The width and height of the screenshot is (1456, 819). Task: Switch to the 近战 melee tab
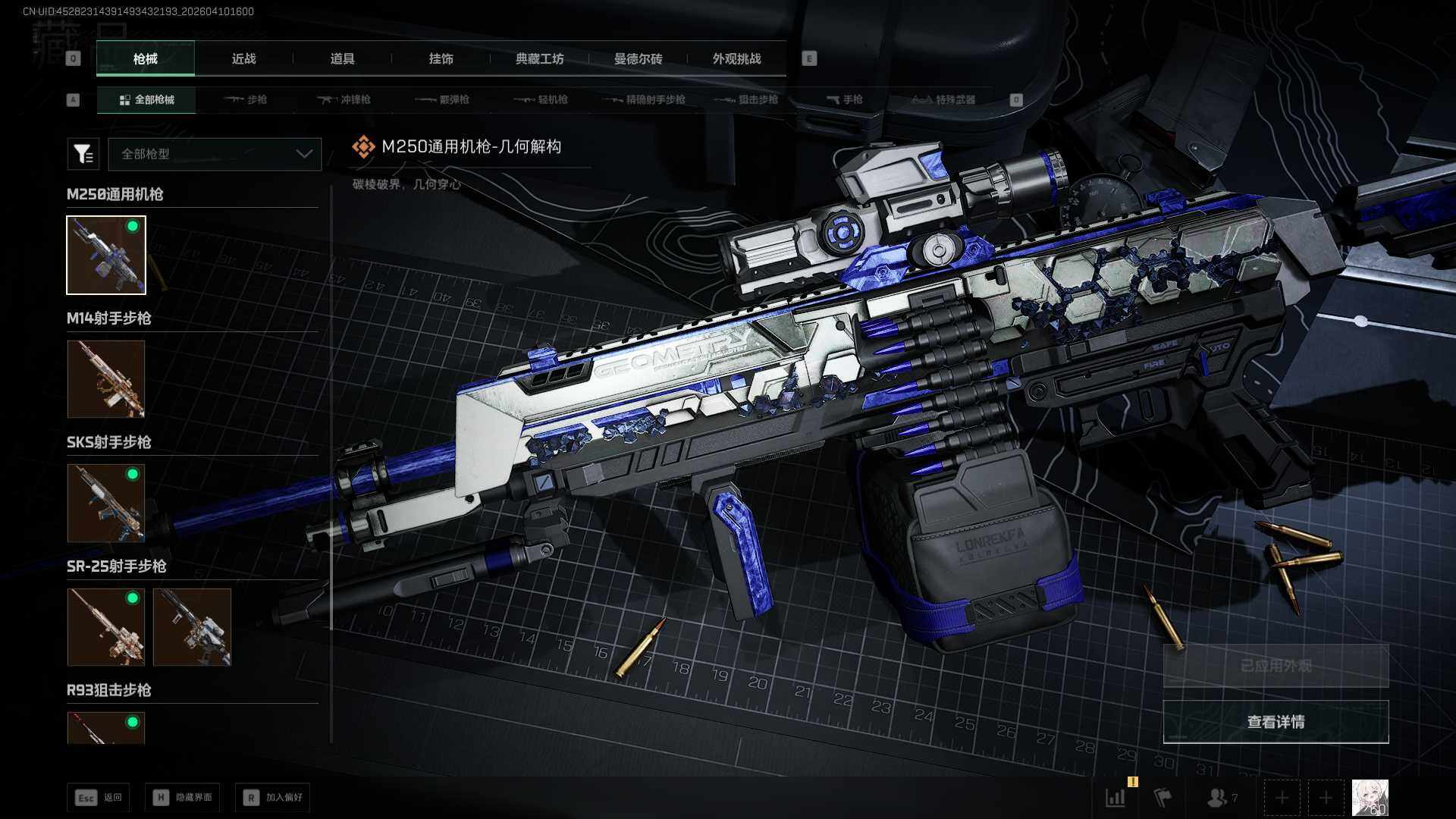(x=243, y=59)
